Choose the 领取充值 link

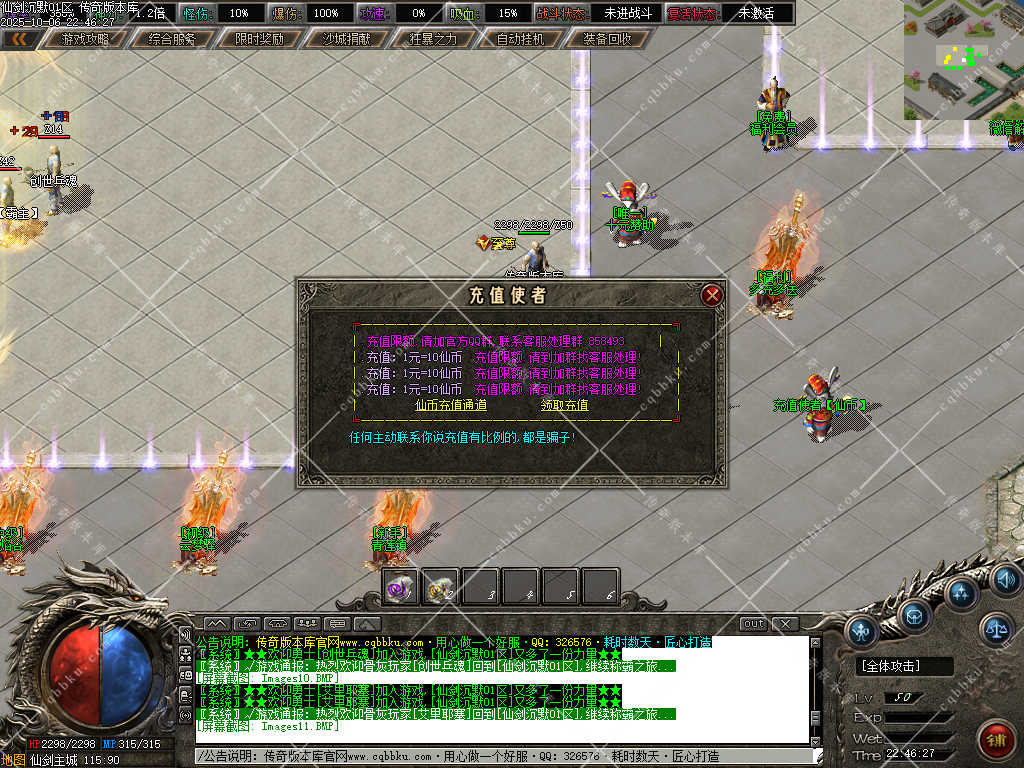click(x=565, y=405)
